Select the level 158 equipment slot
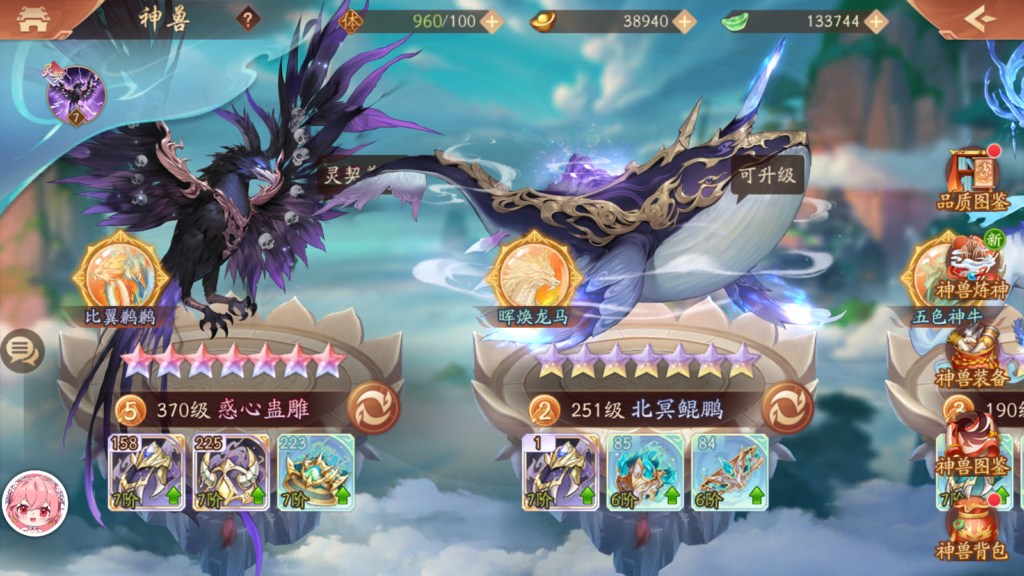This screenshot has width=1024, height=576. click(x=147, y=472)
